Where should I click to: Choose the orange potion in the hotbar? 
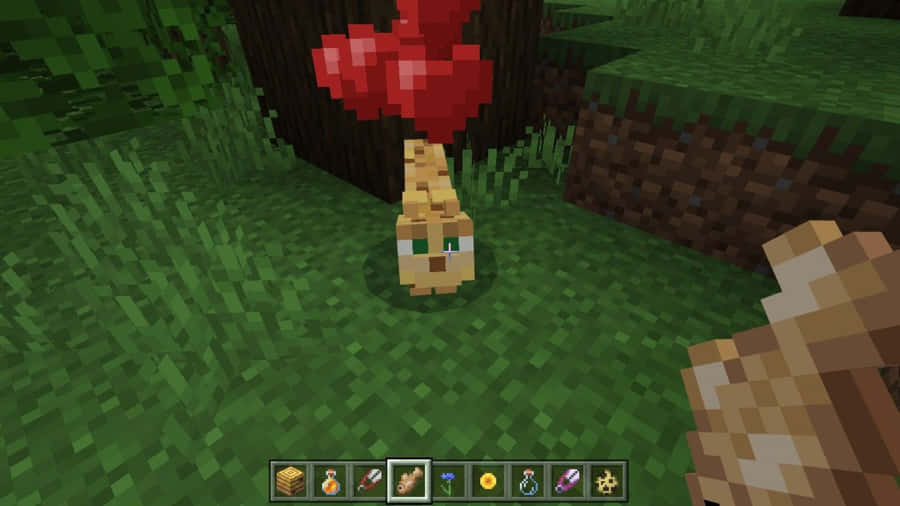[328, 482]
